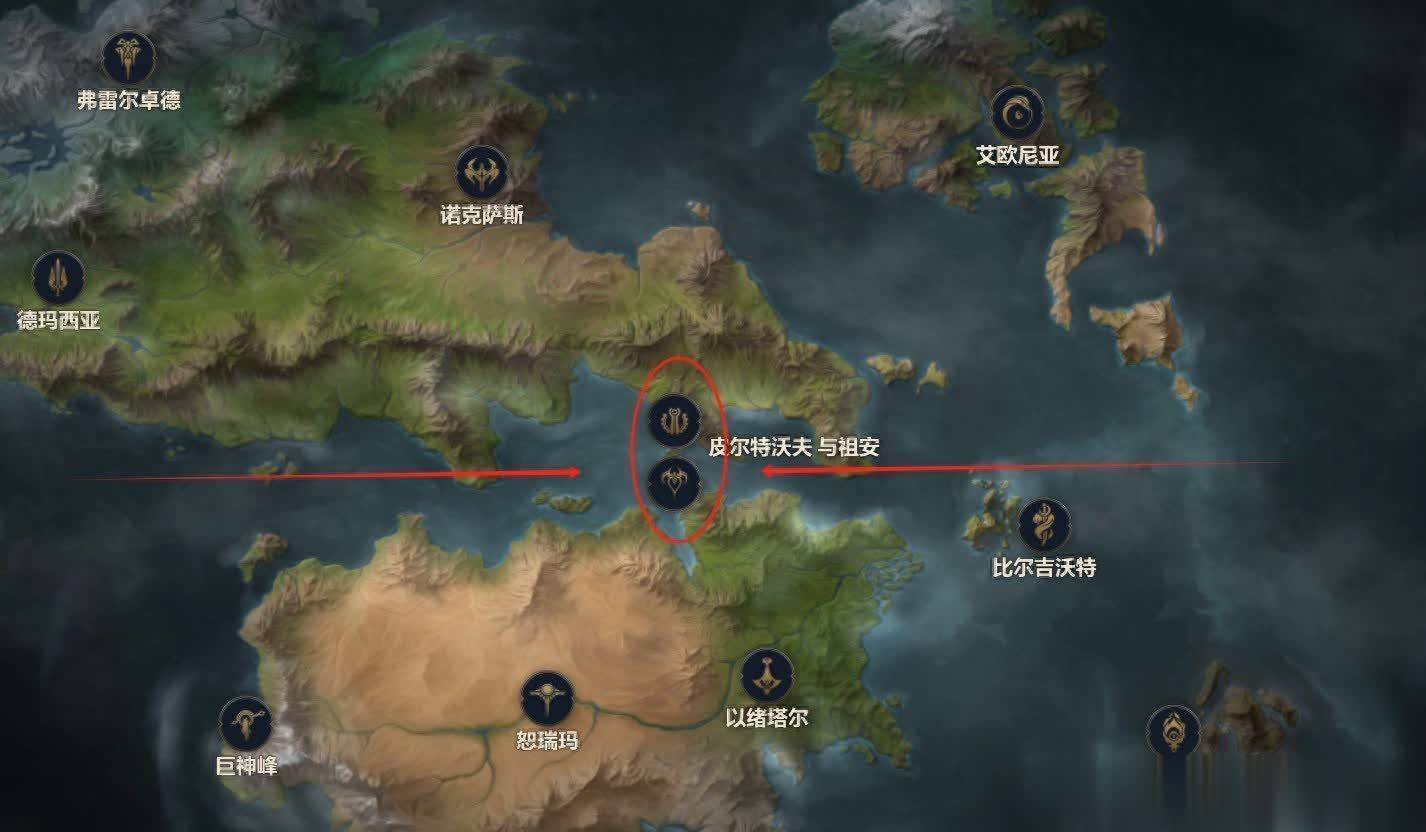Viewport: 1426px width, 832px height.
Task: Open the Mount Targon (巨神峰) region icon
Action: pyautogui.click(x=246, y=723)
